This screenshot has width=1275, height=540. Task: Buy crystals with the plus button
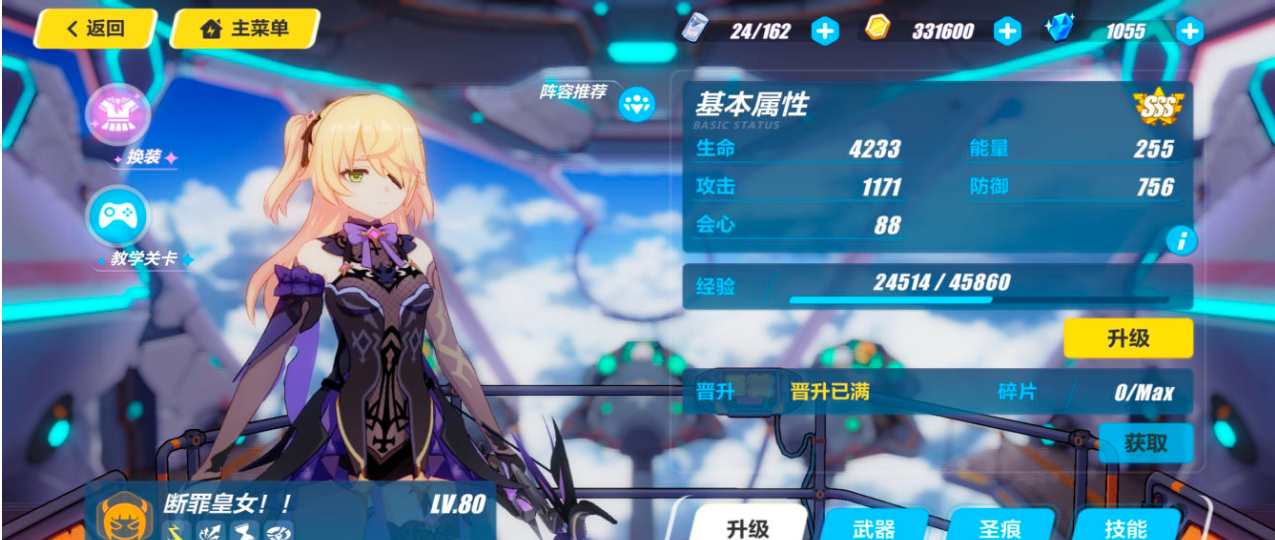coord(1189,31)
